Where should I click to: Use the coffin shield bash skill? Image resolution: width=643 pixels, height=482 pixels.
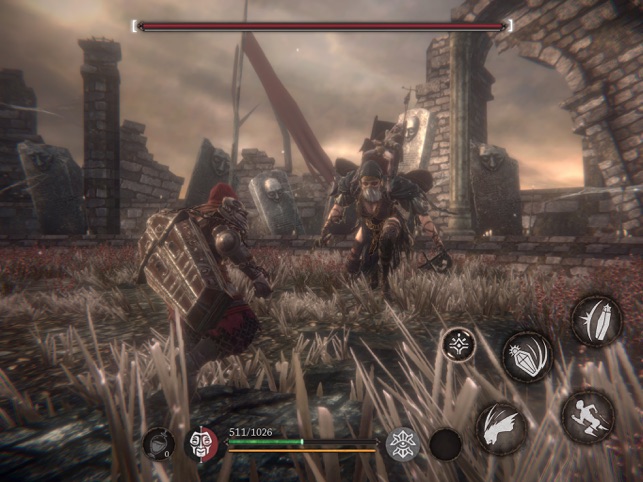(x=527, y=357)
